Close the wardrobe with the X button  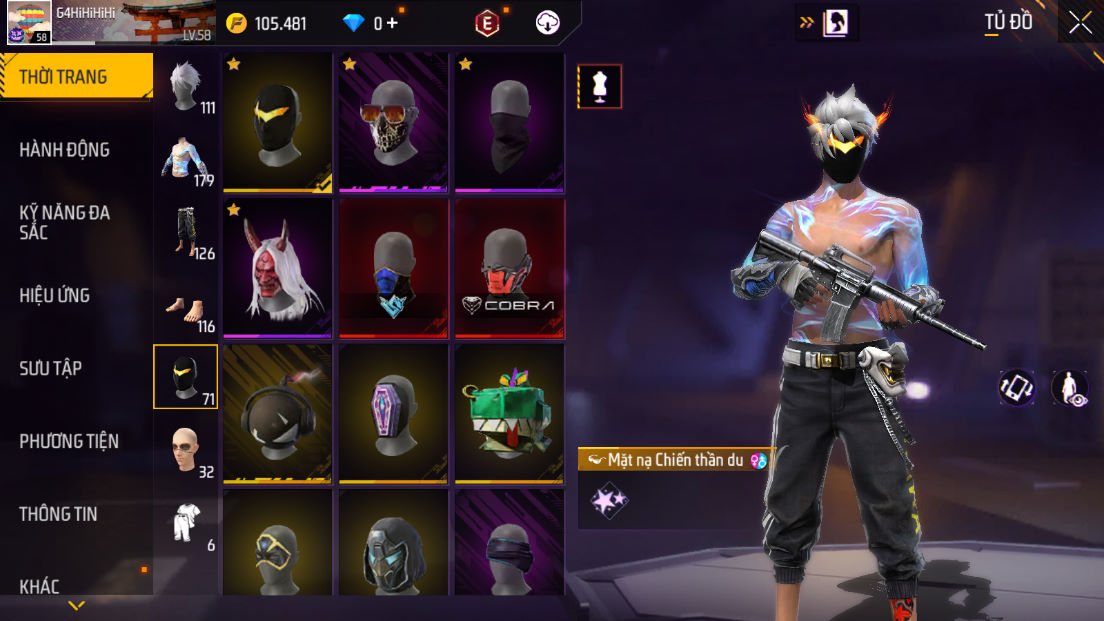[x=1080, y=23]
